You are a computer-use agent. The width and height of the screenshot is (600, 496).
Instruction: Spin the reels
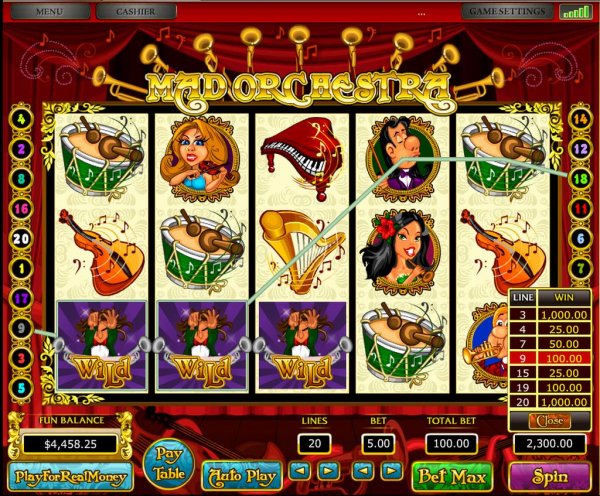[550, 474]
